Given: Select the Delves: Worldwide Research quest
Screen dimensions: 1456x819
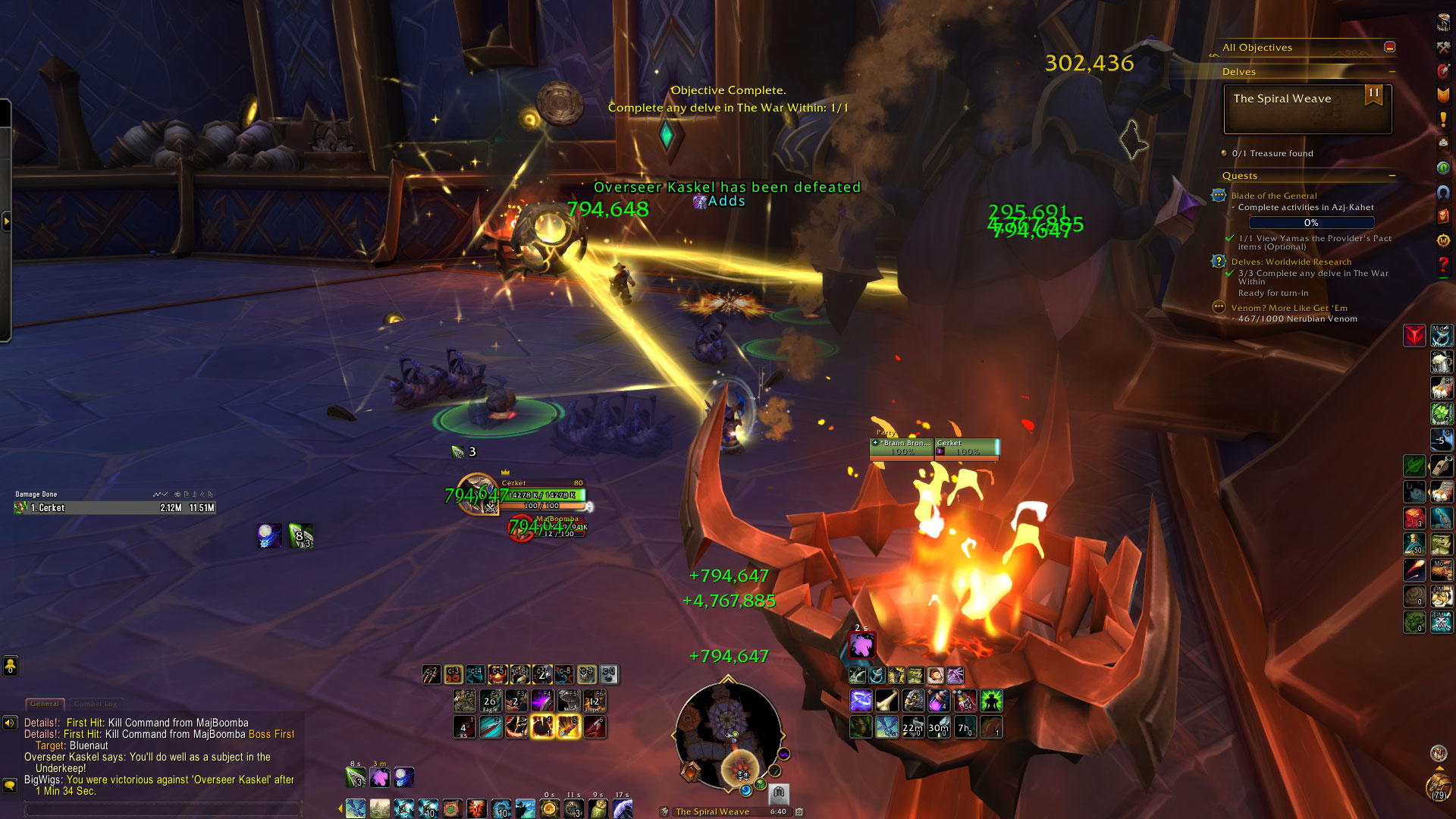Looking at the screenshot, I should click(1291, 262).
